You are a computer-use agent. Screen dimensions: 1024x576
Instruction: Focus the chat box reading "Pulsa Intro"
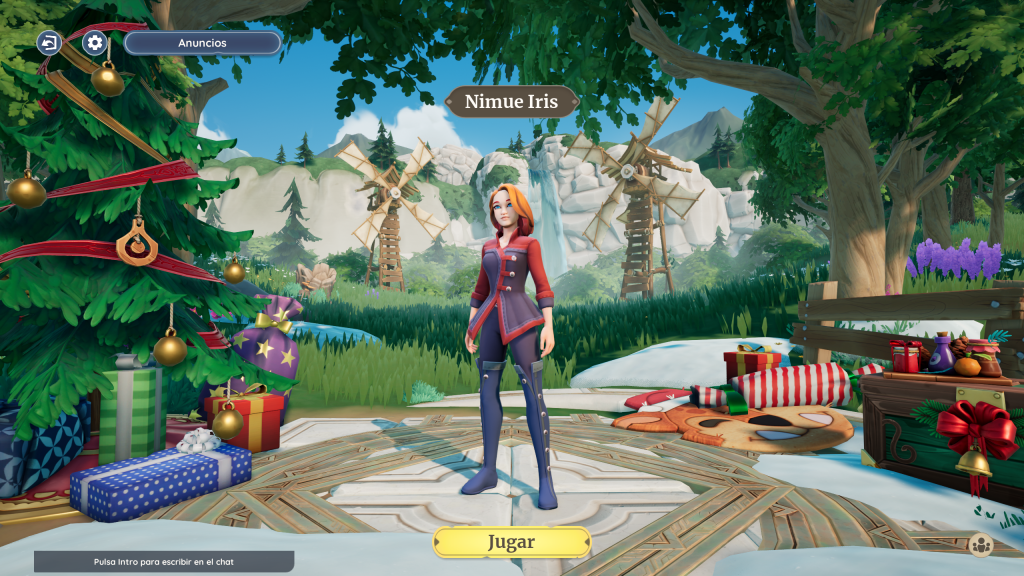pyautogui.click(x=164, y=562)
